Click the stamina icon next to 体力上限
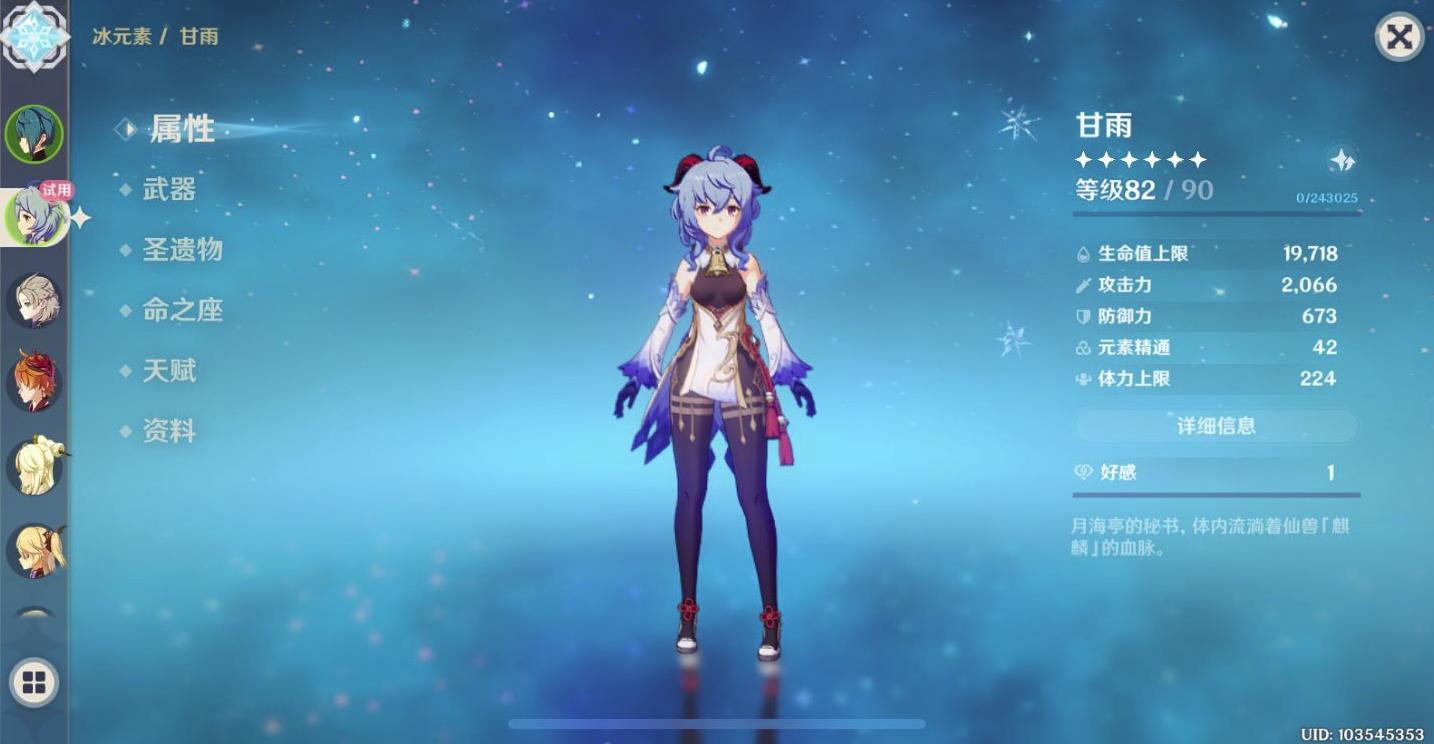Screen dimensions: 1434x744 (x=1083, y=379)
